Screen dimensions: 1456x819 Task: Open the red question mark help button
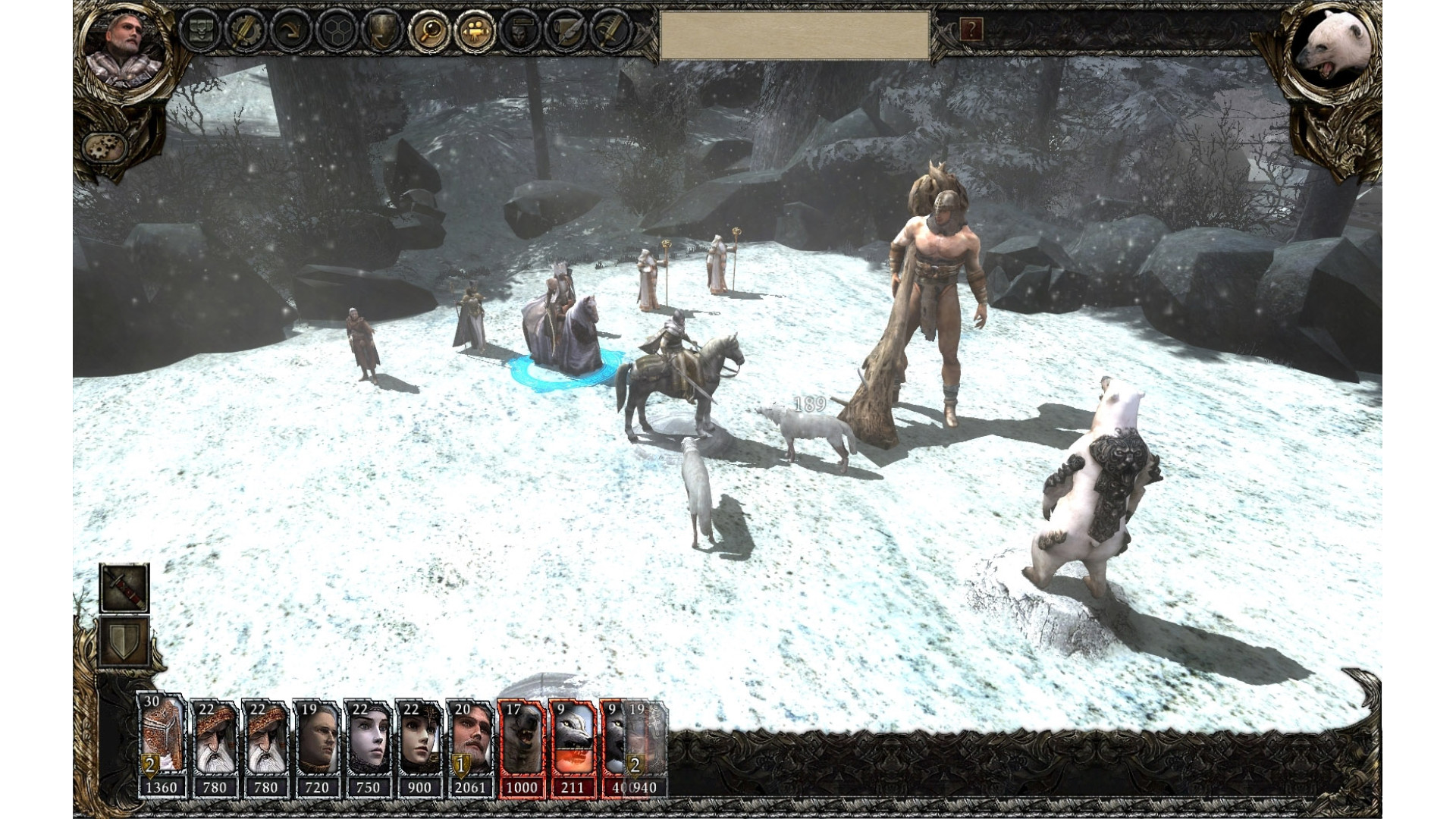tap(971, 30)
